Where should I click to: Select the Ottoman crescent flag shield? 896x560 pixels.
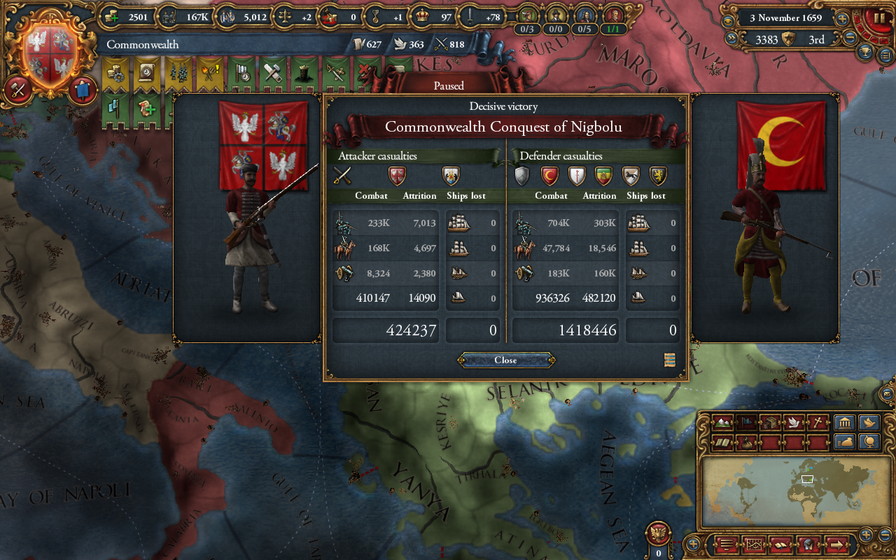549,177
